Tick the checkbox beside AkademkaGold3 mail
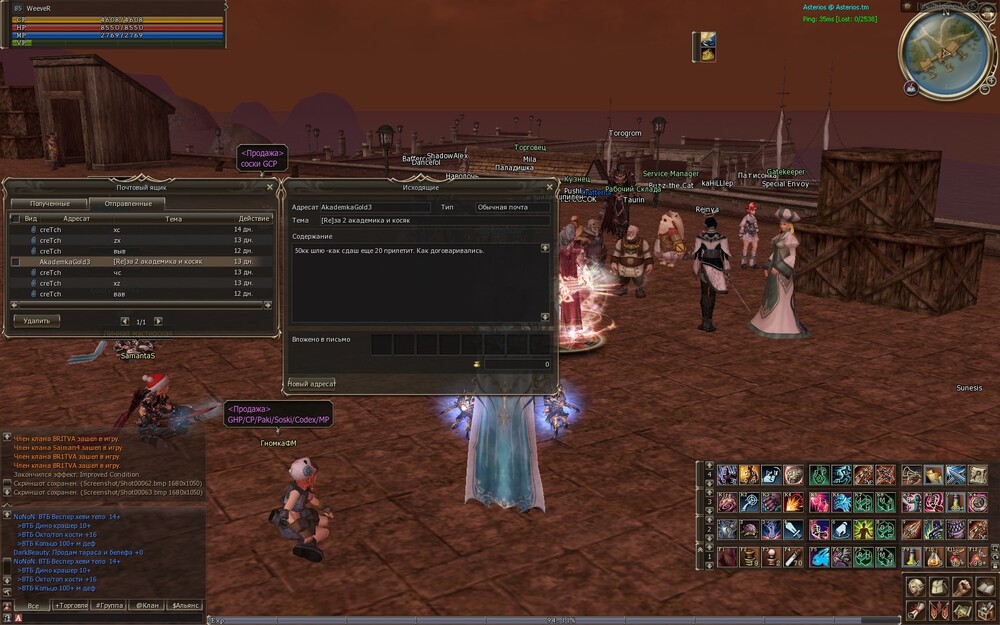1000x625 pixels. (15, 261)
